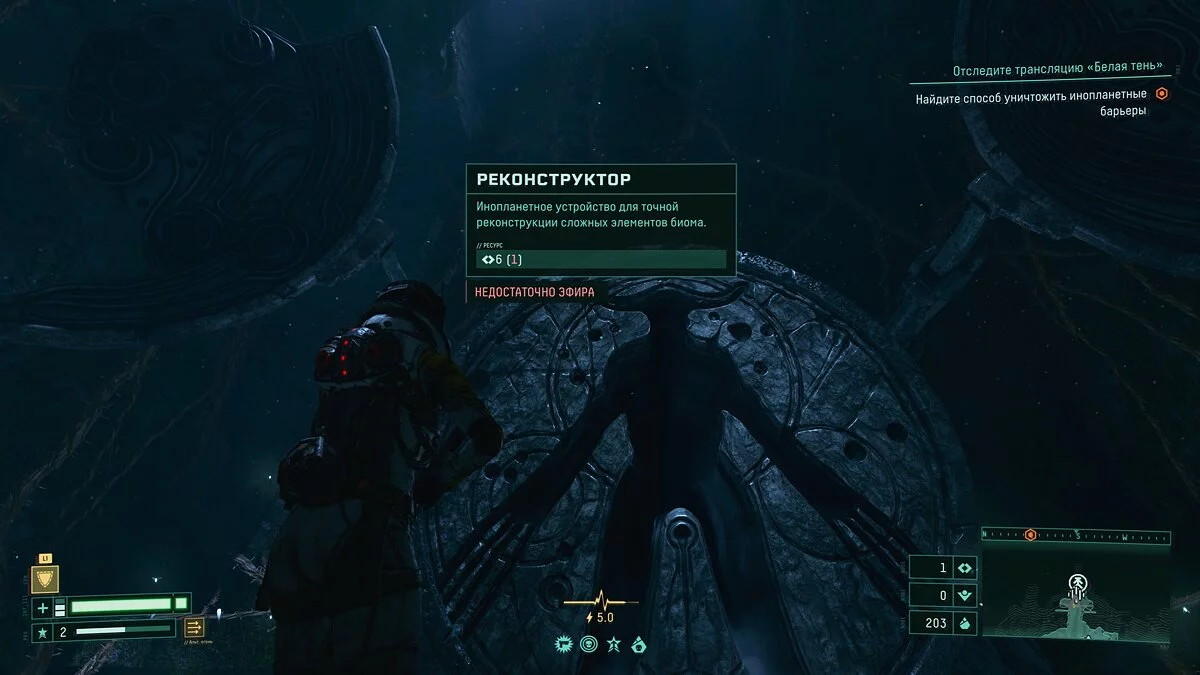
Task: Click the obolite counter icon showing 203
Action: (965, 622)
